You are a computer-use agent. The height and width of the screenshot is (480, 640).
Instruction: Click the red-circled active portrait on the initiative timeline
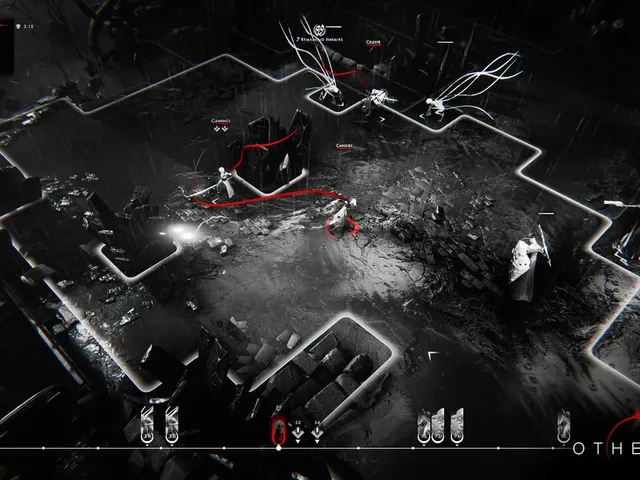tap(279, 430)
